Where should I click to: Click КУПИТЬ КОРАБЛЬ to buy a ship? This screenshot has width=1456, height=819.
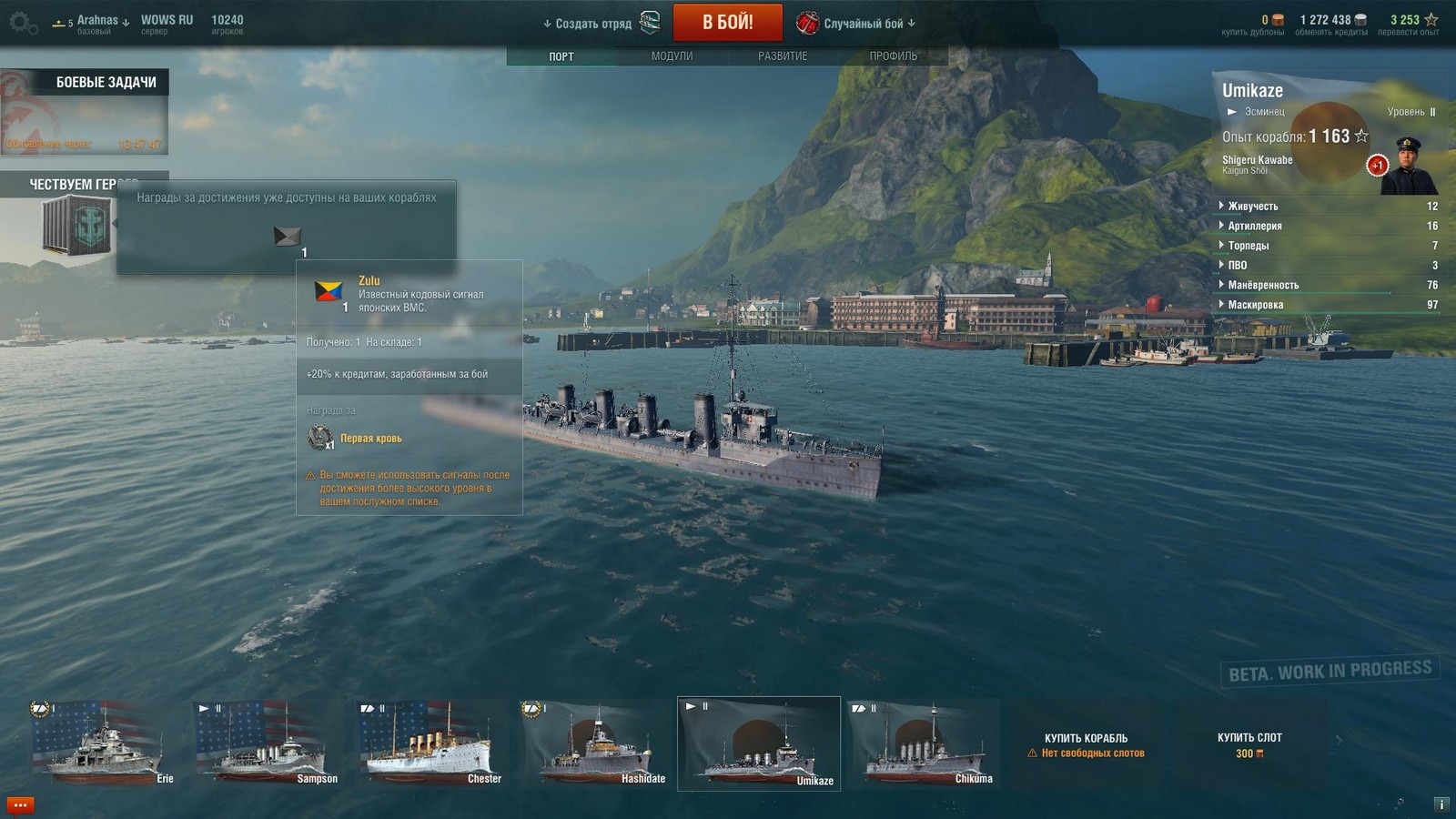[x=1086, y=744]
